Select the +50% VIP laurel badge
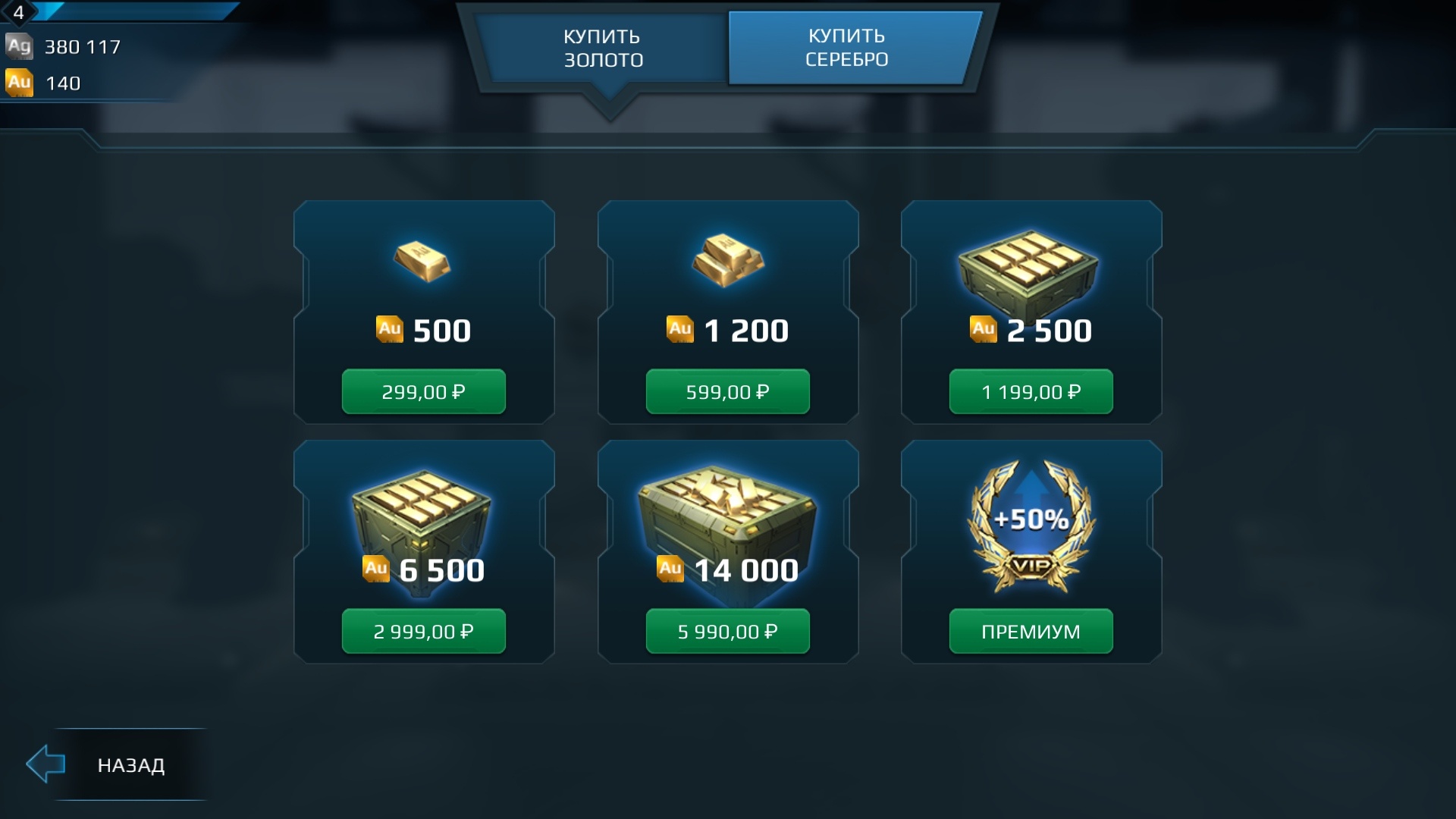This screenshot has height=819, width=1456. pyautogui.click(x=1031, y=523)
